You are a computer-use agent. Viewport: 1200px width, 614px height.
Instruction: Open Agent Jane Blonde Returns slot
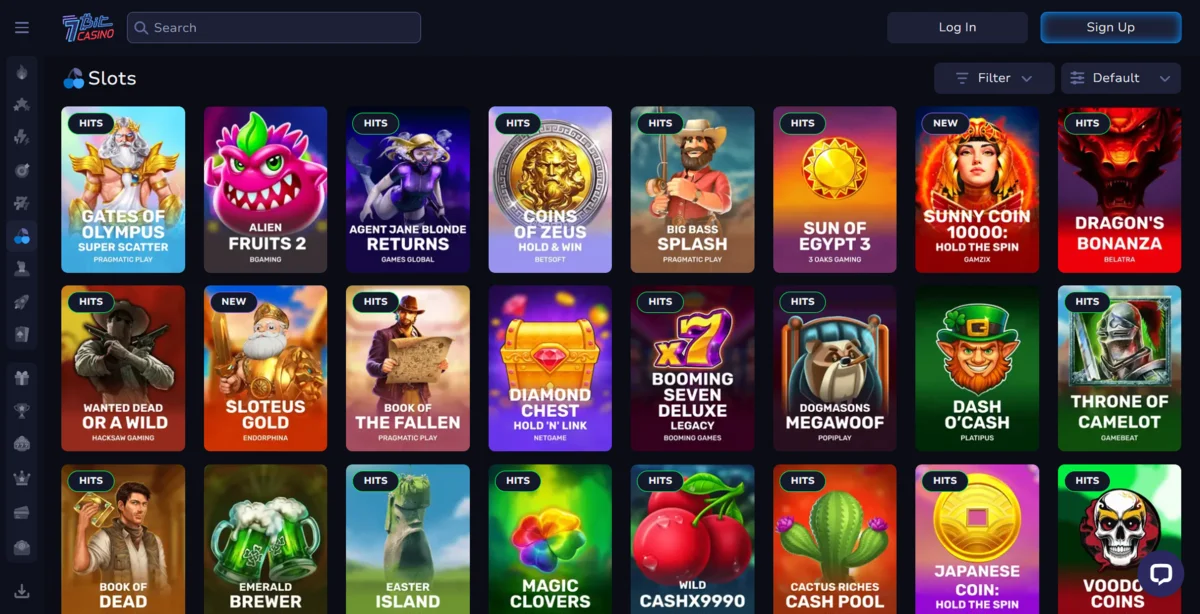(x=408, y=190)
